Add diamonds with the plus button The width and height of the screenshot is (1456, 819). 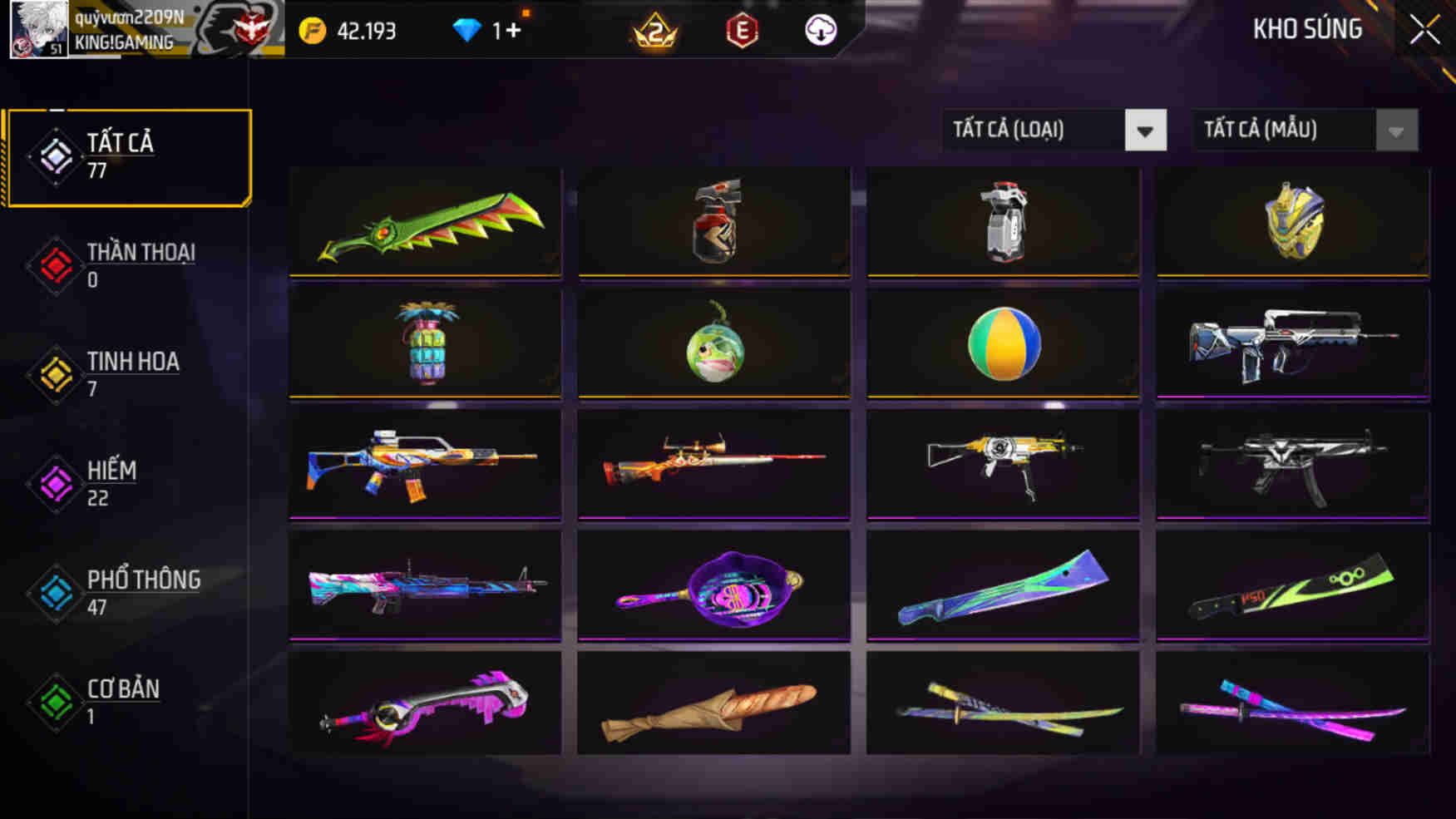coord(512,31)
